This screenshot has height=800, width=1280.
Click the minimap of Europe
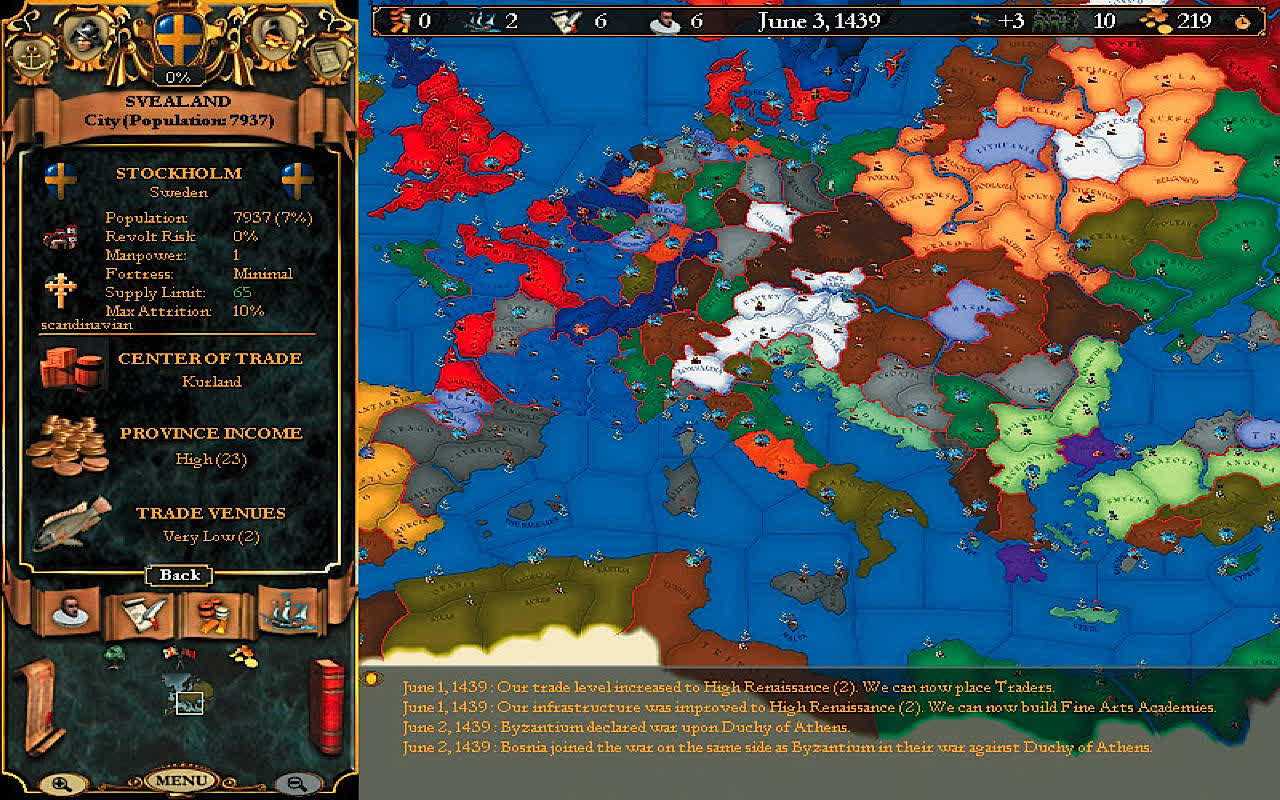tap(184, 695)
